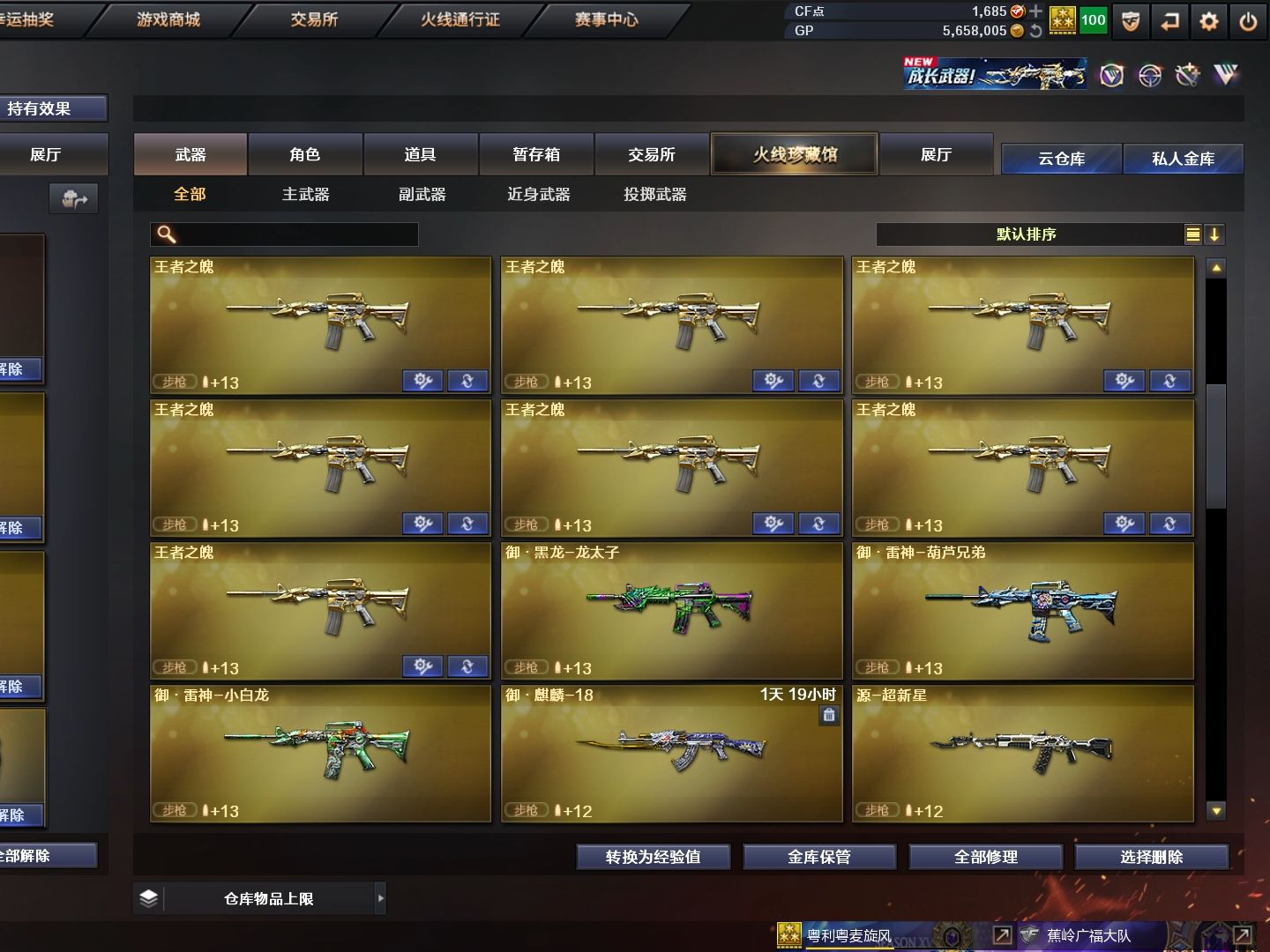Switch to the 道具 tab
The width and height of the screenshot is (1270, 952).
(420, 155)
